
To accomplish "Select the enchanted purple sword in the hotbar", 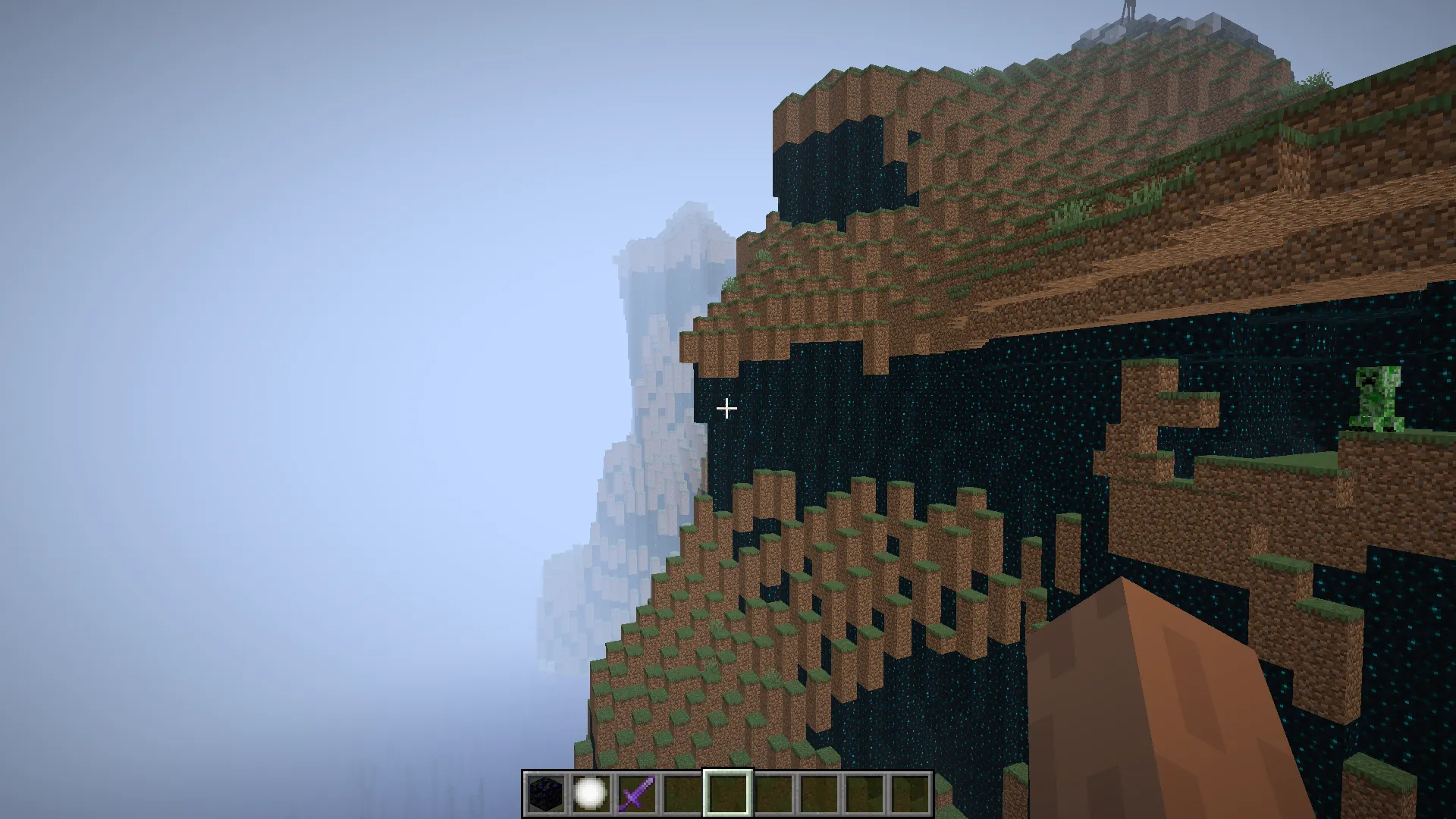I will click(x=637, y=796).
